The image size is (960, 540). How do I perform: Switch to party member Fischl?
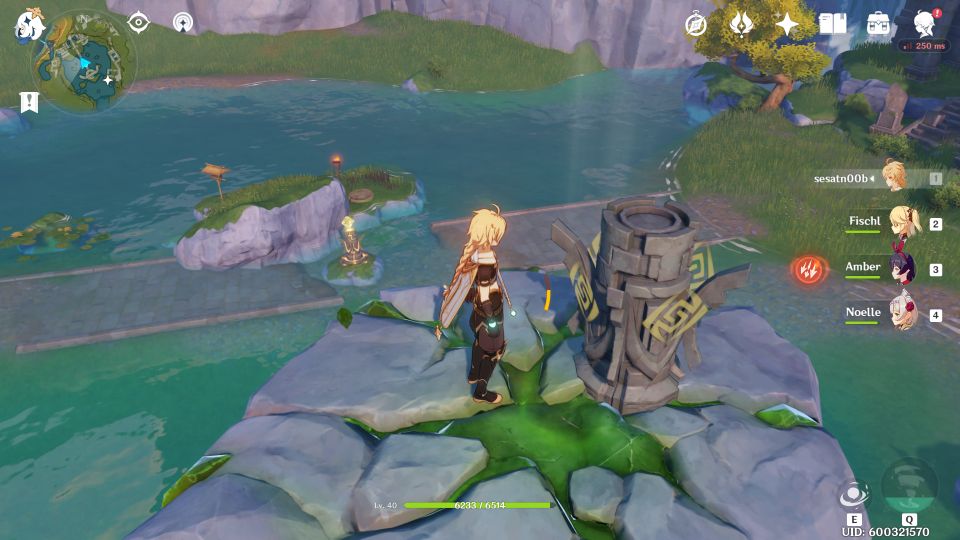(907, 223)
